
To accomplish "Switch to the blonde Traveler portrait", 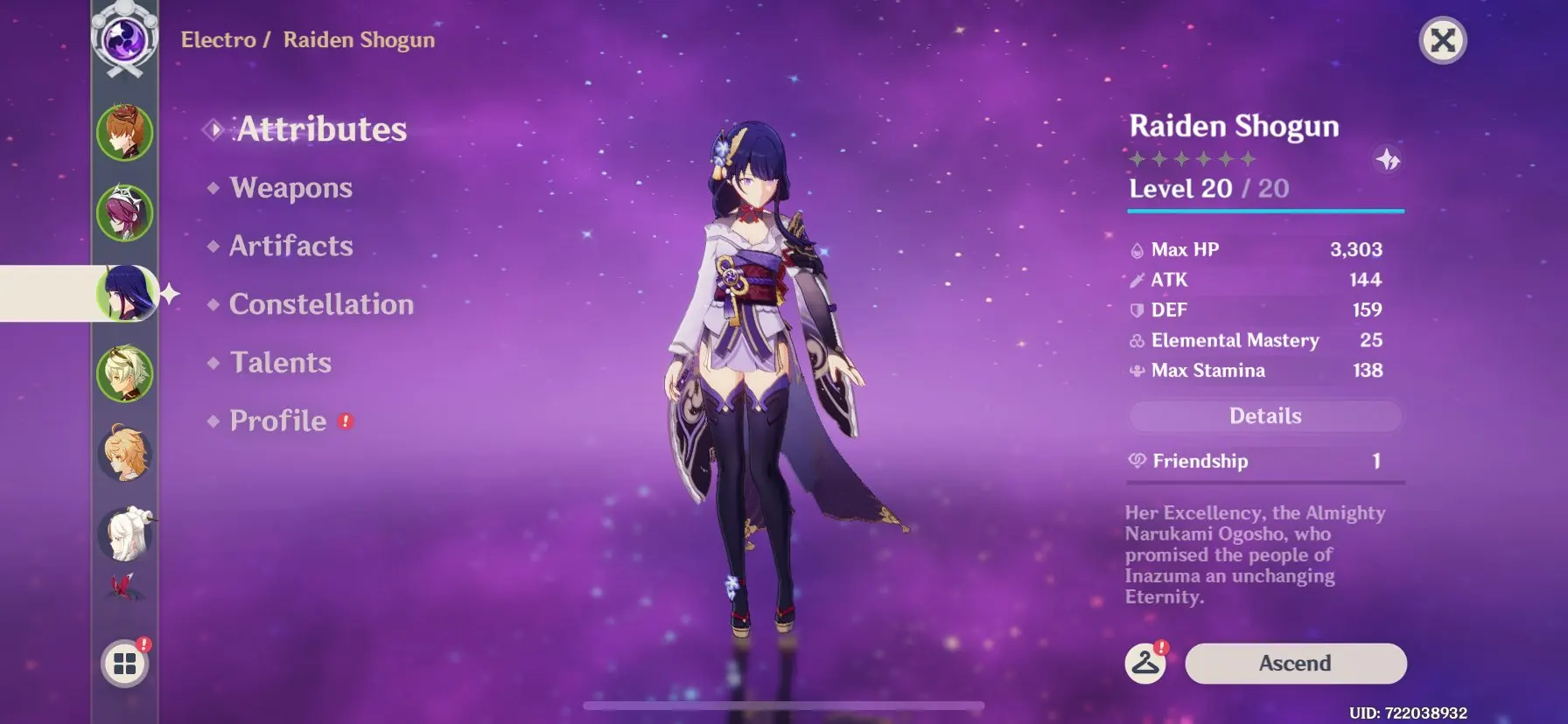I will pyautogui.click(x=125, y=454).
